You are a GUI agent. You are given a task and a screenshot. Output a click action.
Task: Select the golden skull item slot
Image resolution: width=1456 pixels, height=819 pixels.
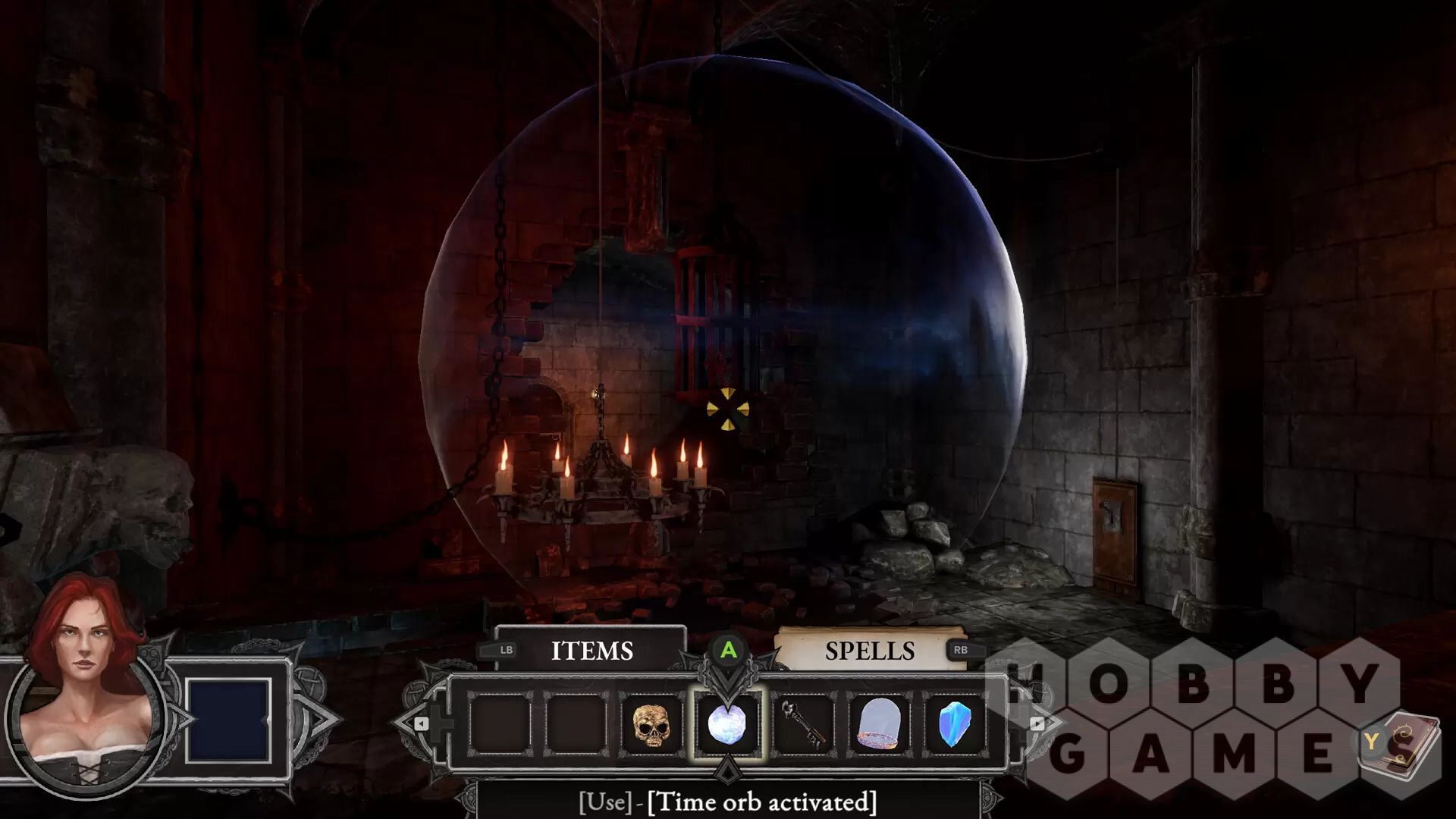pos(651,725)
